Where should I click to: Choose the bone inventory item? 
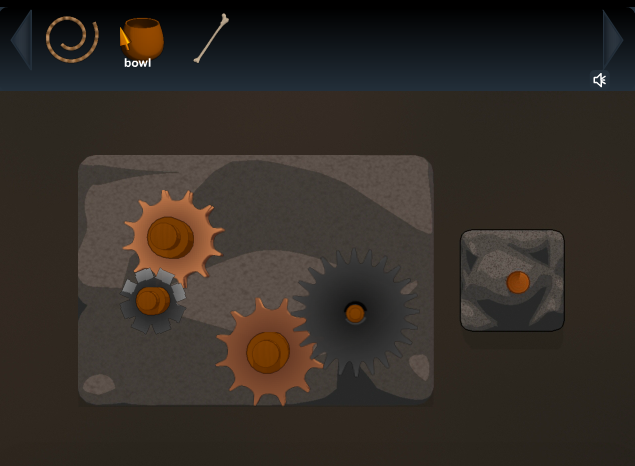pos(211,39)
